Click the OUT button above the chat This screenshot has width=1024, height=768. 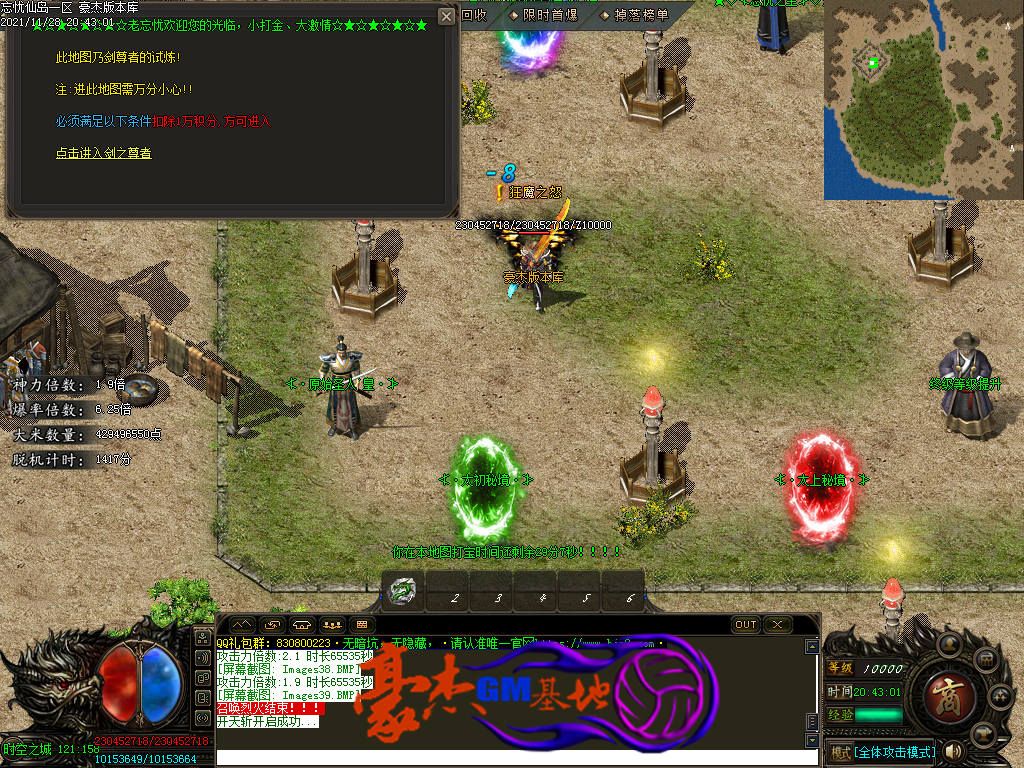pos(746,624)
